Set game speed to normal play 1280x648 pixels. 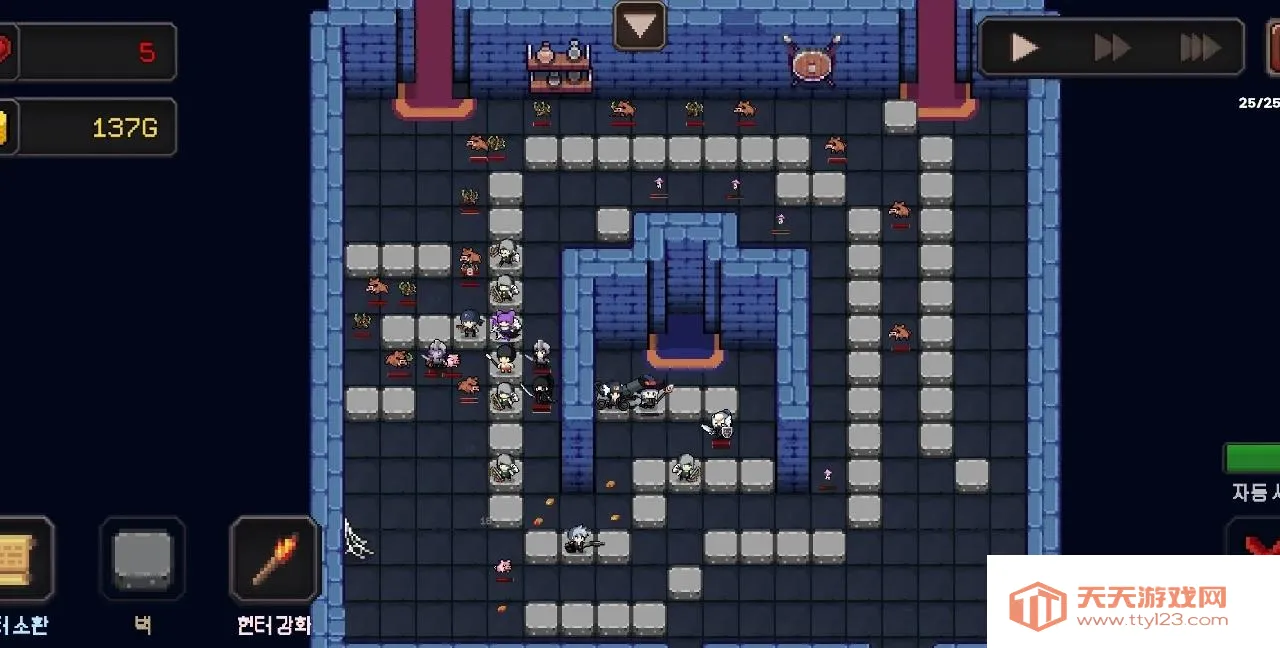(1024, 47)
